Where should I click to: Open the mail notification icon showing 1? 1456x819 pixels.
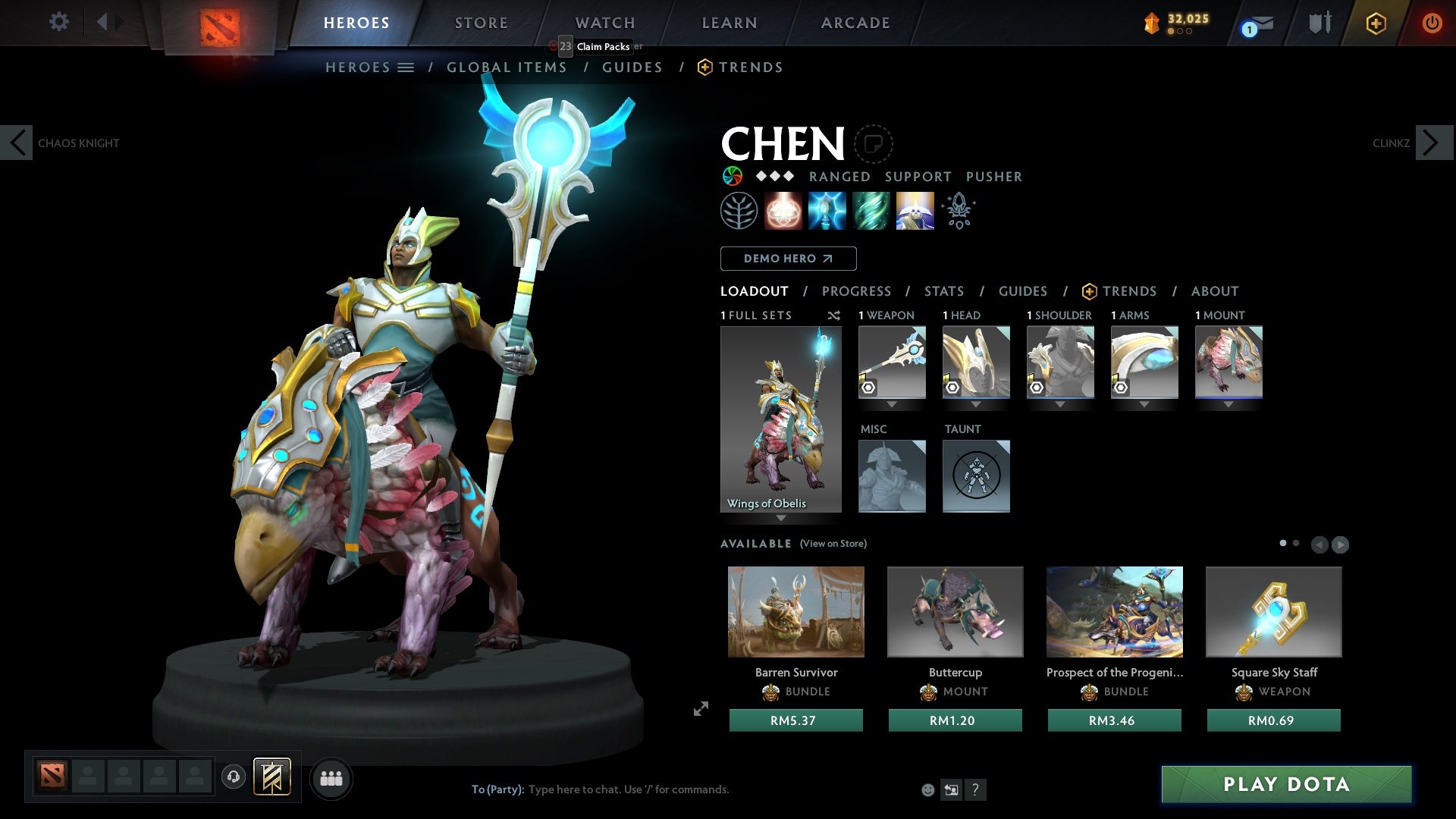(x=1255, y=24)
